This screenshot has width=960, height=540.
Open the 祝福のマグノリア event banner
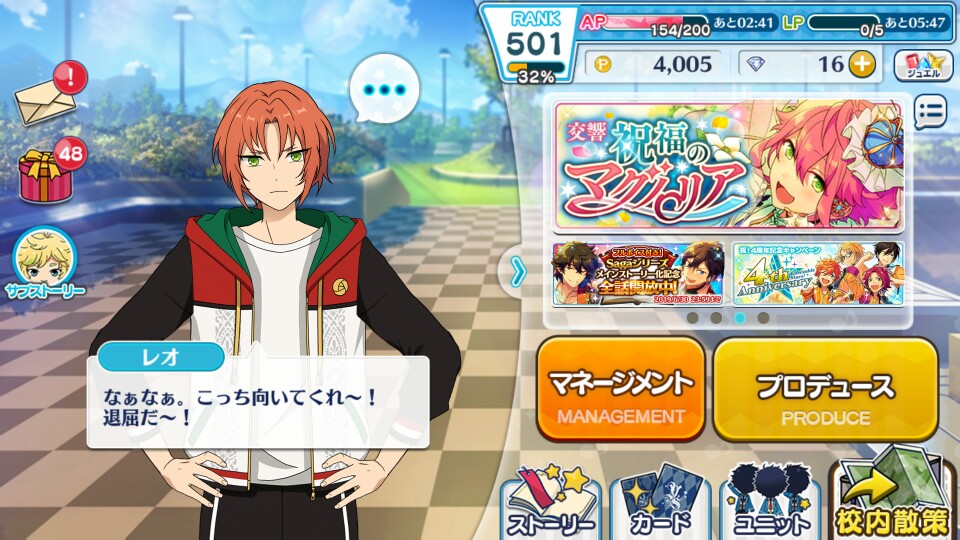(x=729, y=165)
